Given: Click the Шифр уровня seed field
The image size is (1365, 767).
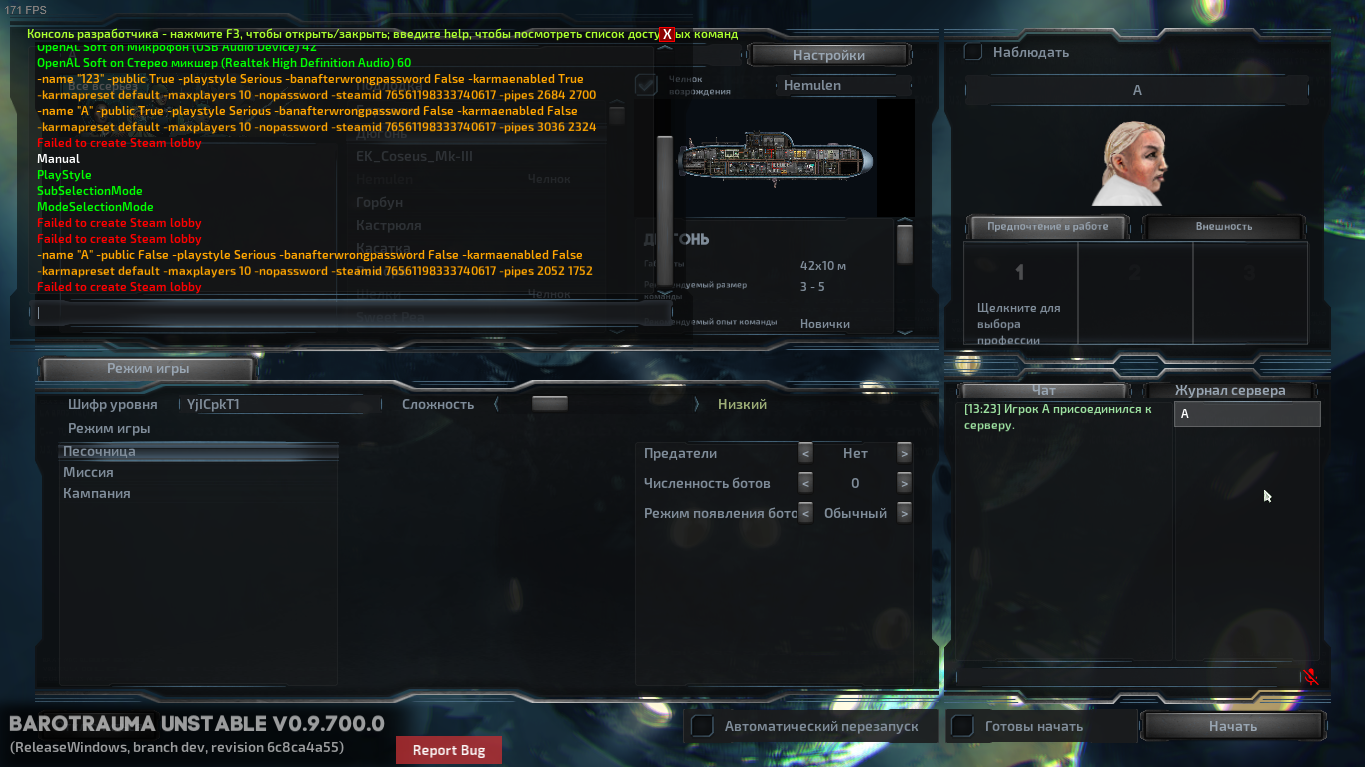Looking at the screenshot, I should [280, 405].
